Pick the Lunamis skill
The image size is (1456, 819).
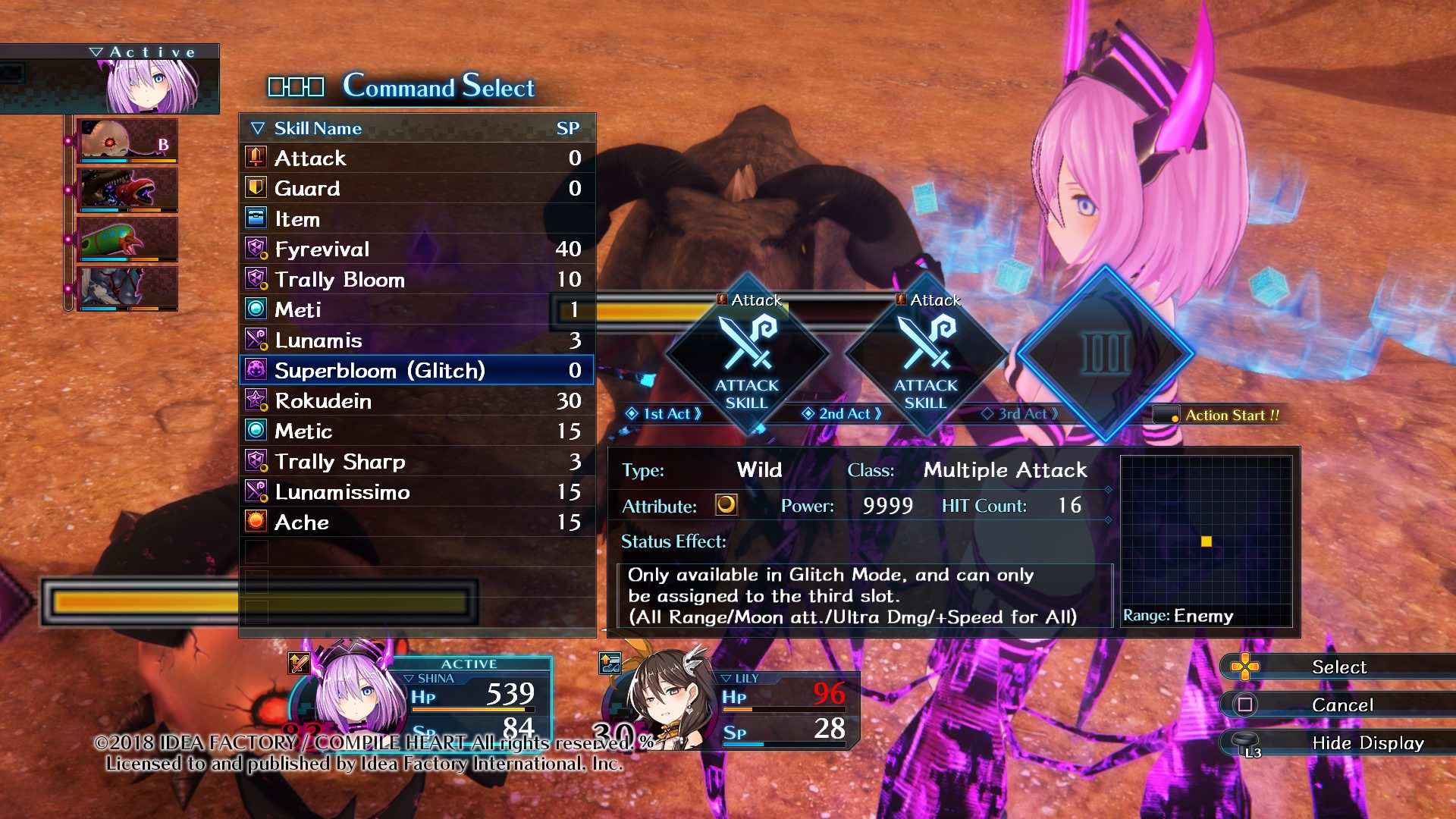pos(416,340)
